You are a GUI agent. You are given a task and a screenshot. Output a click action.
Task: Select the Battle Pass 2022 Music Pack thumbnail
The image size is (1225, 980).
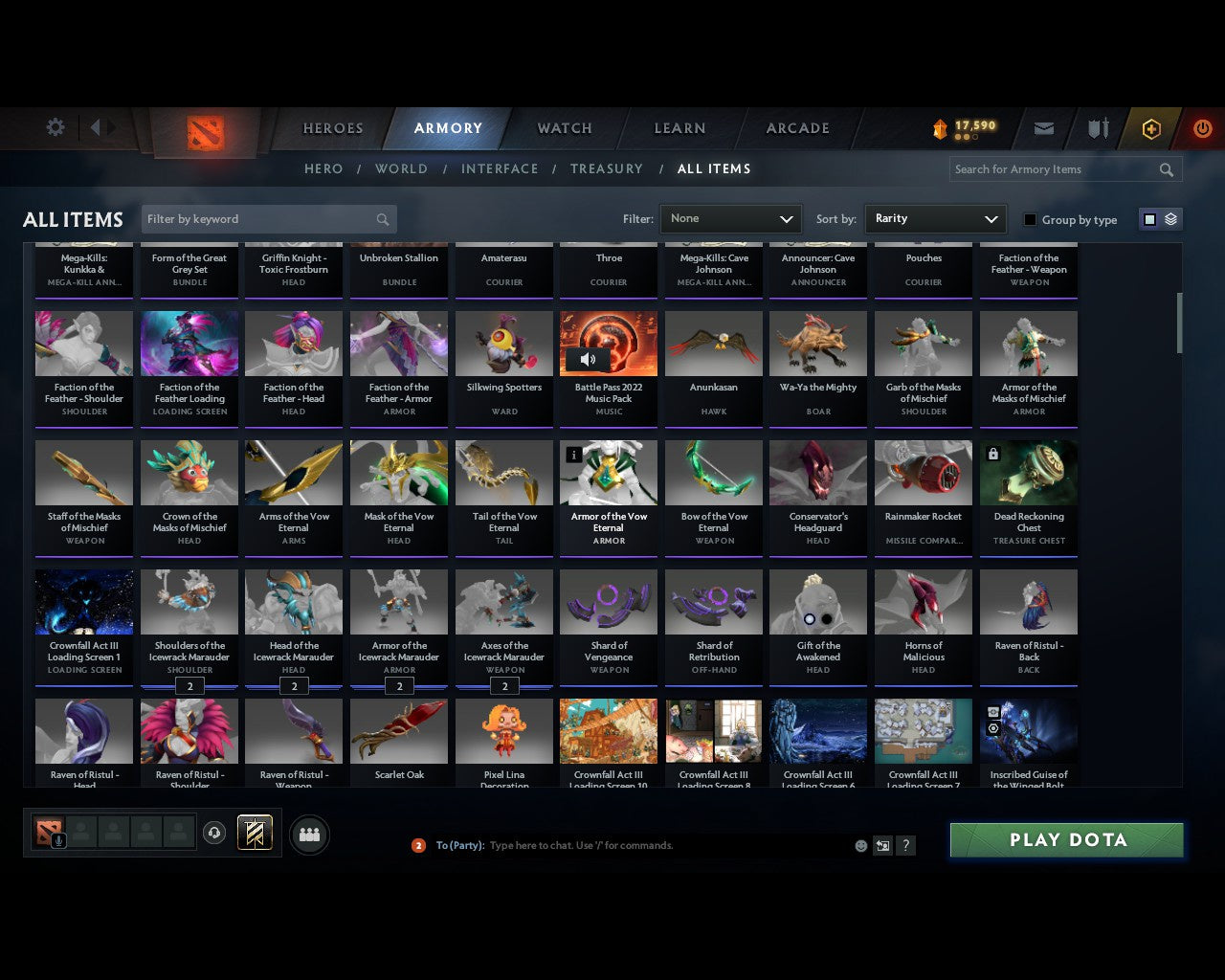point(608,343)
